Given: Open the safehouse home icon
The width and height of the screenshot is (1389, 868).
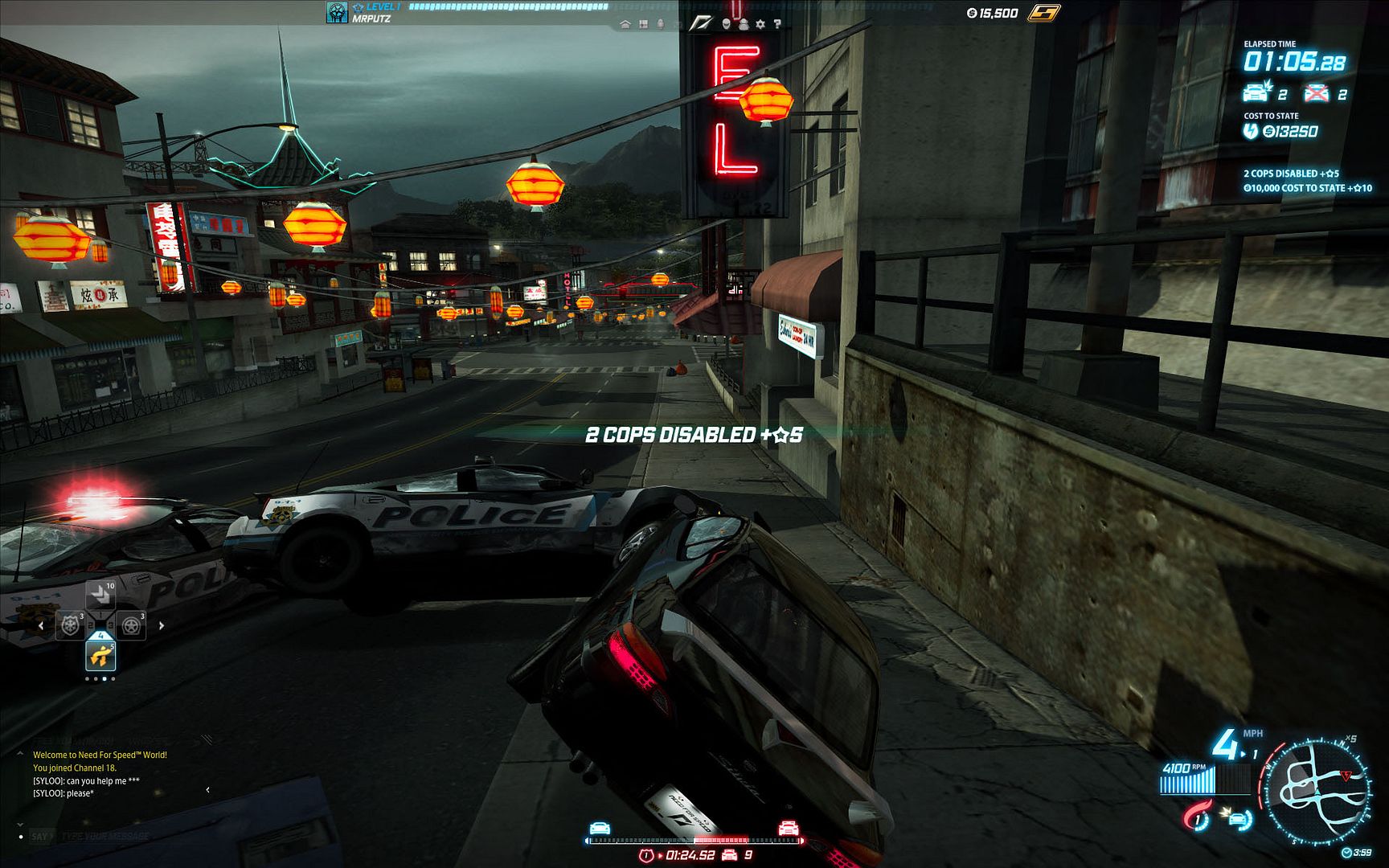Looking at the screenshot, I should pyautogui.click(x=625, y=25).
